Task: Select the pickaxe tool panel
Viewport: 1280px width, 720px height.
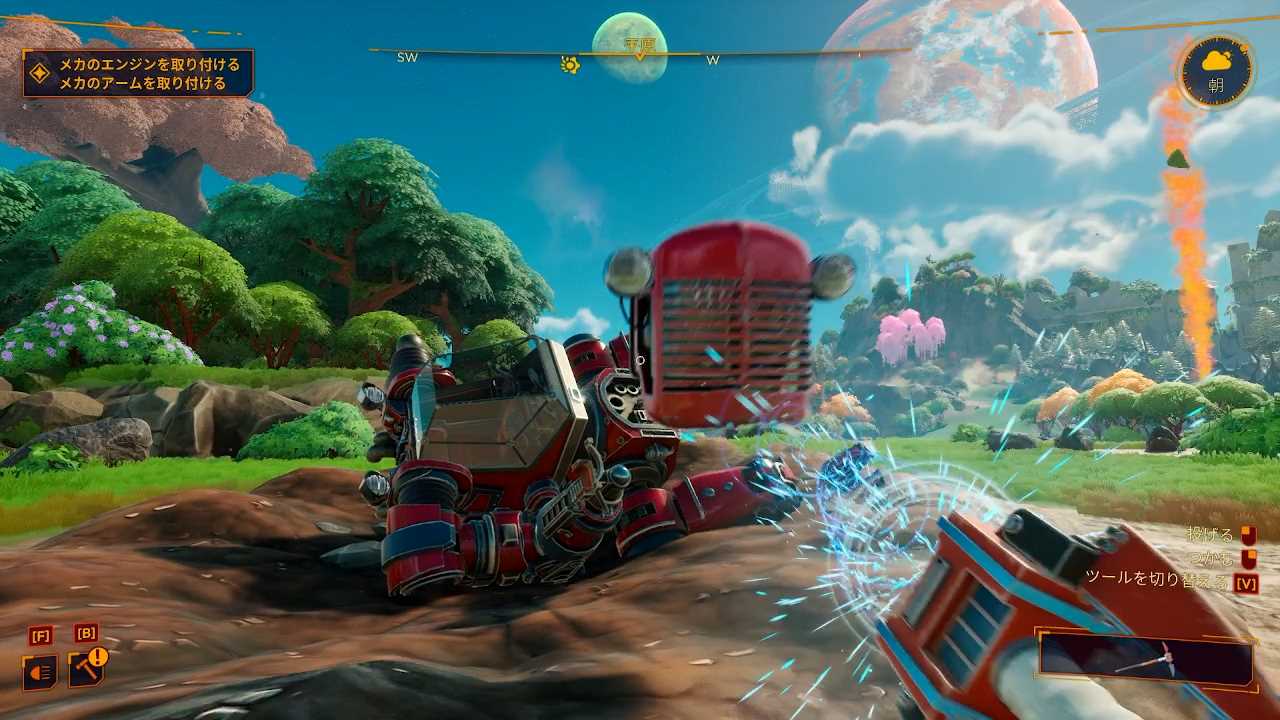Action: pyautogui.click(x=1146, y=661)
